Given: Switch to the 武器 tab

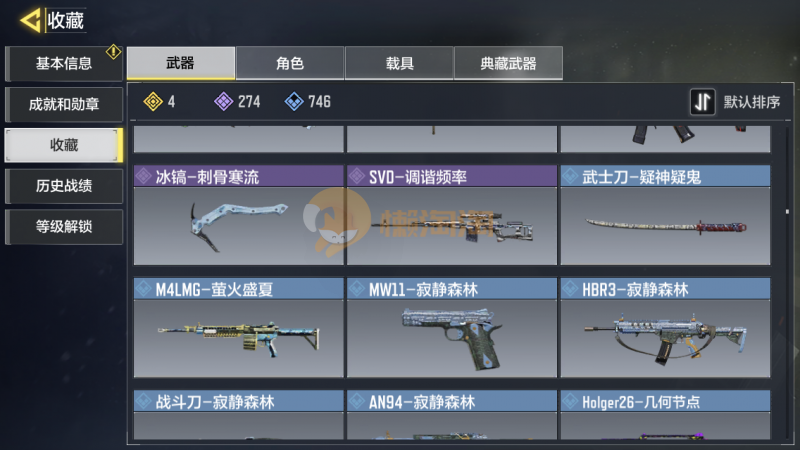Looking at the screenshot, I should [181, 64].
